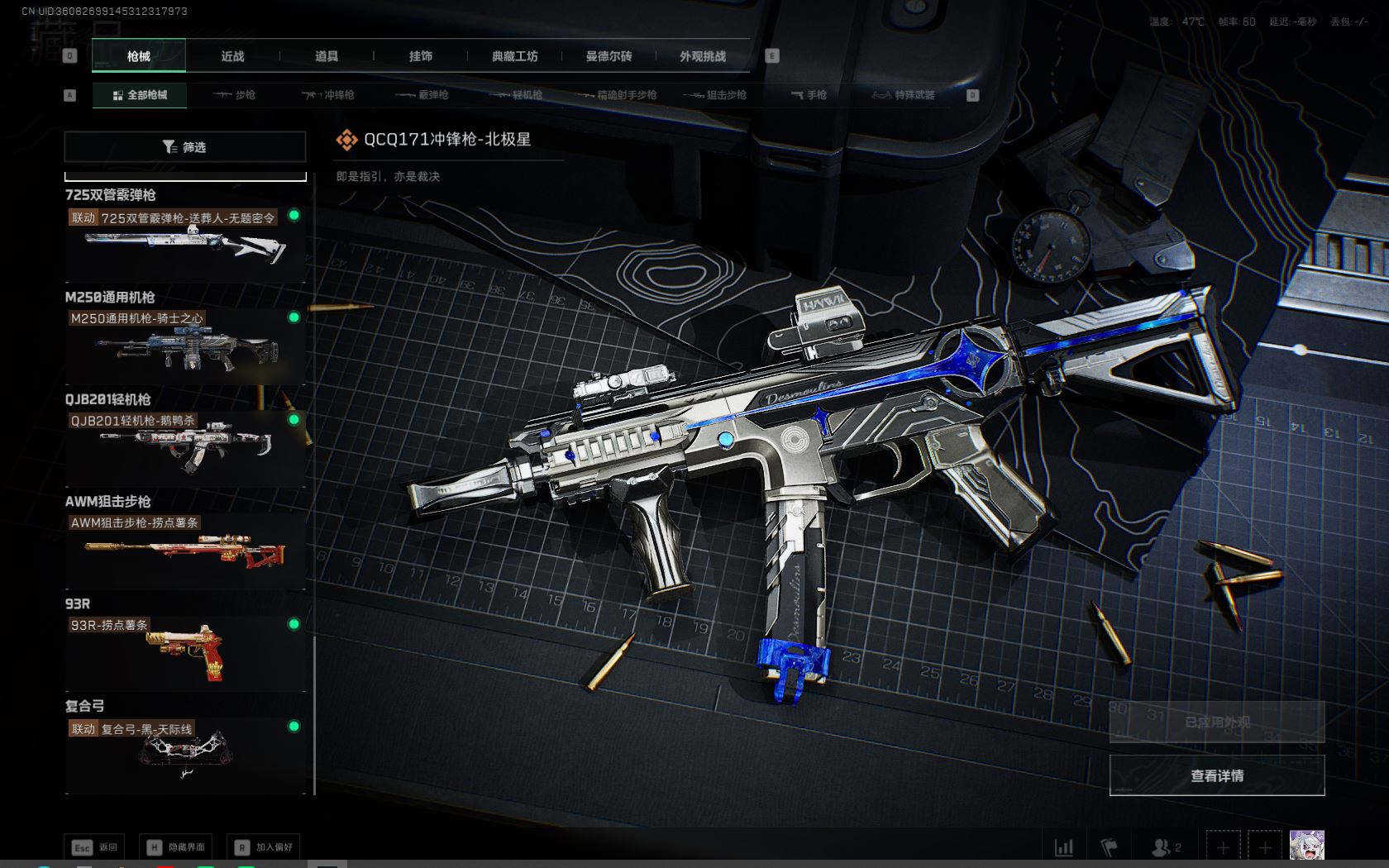This screenshot has width=1389, height=868.
Task: Open the 典藏工坊 workshop tab
Action: (514, 56)
